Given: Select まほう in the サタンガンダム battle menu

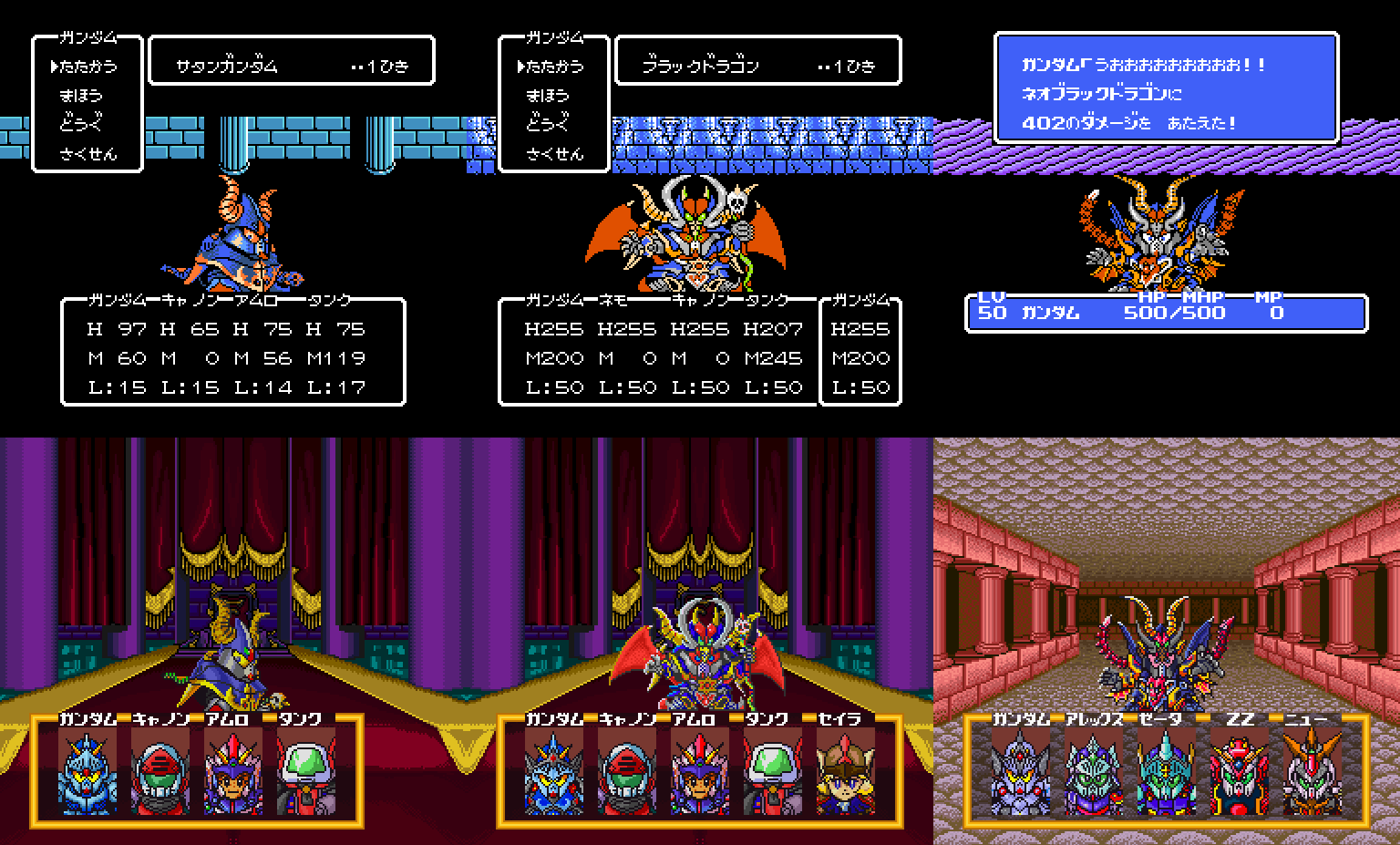Looking at the screenshot, I should click(81, 95).
